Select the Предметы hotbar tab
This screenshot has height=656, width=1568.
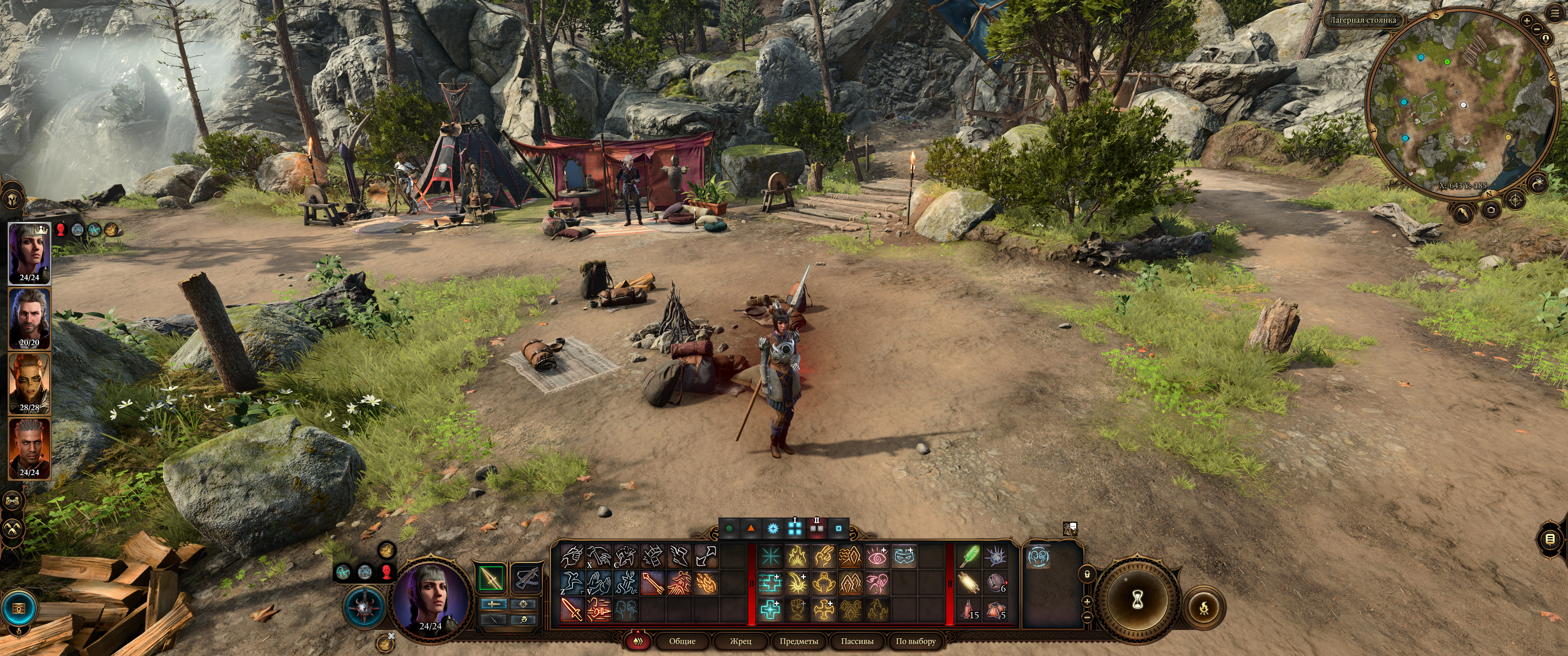799,641
